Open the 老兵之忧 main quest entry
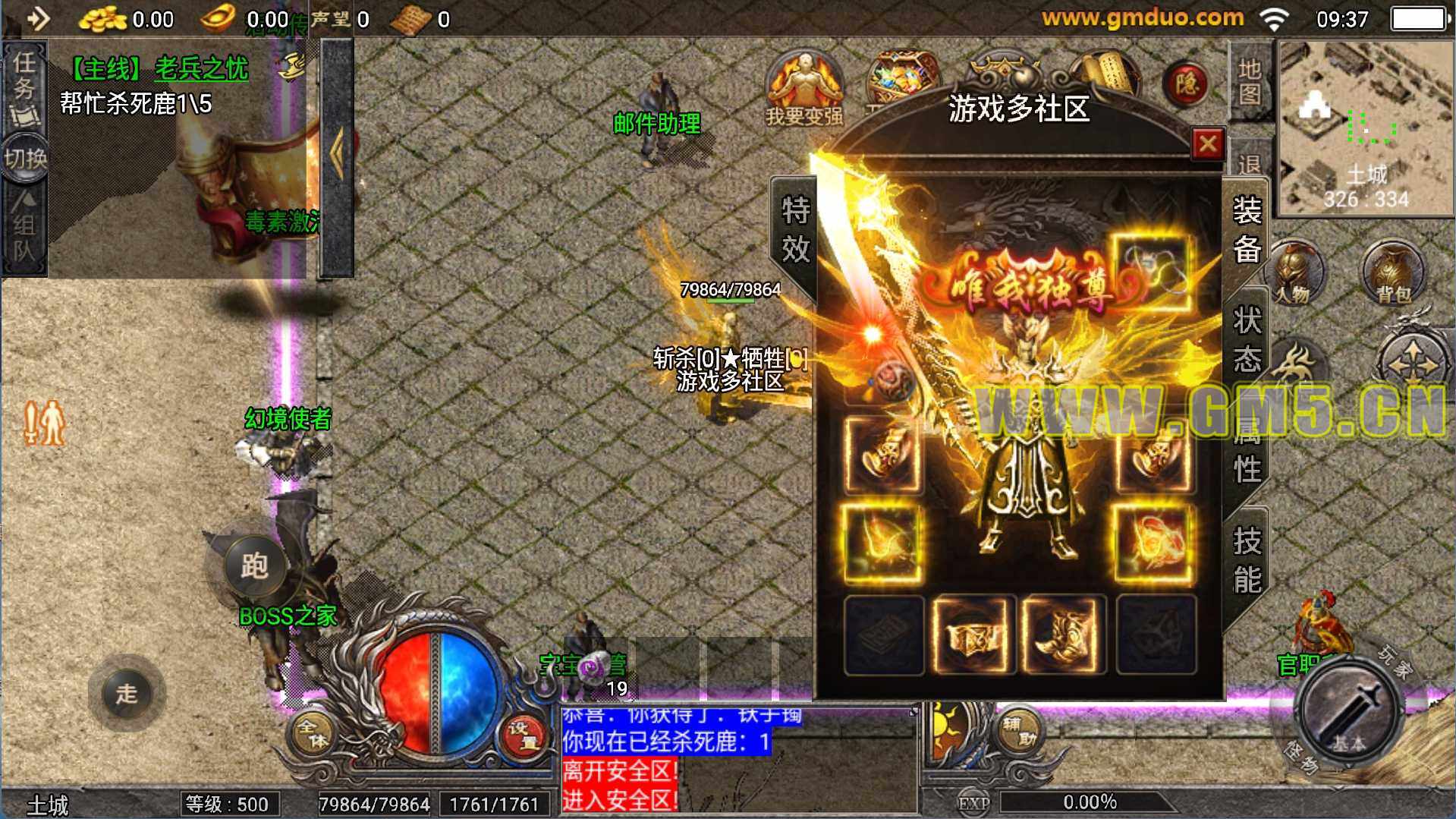 (201, 69)
